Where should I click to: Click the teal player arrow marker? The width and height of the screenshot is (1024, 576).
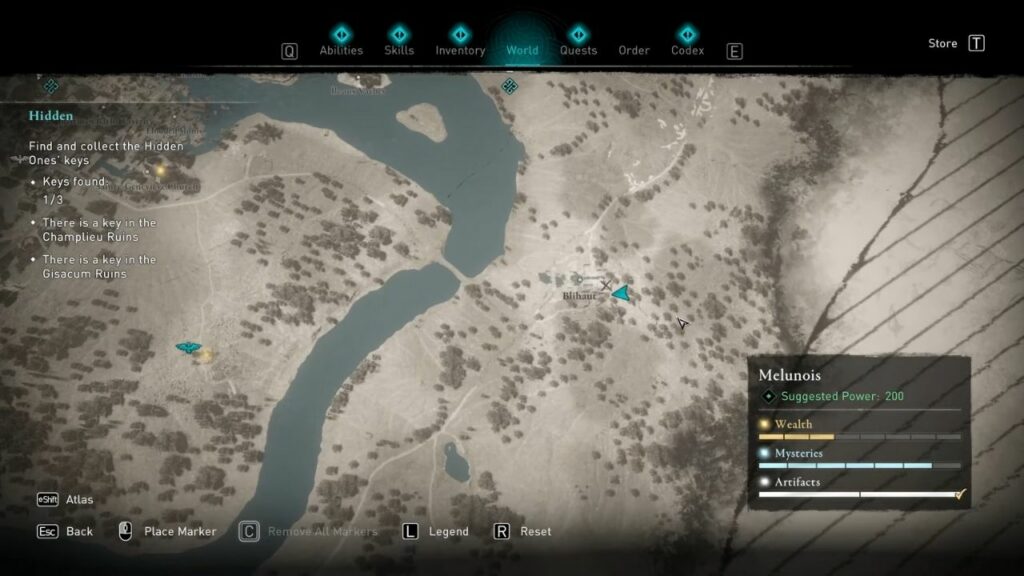(x=622, y=293)
